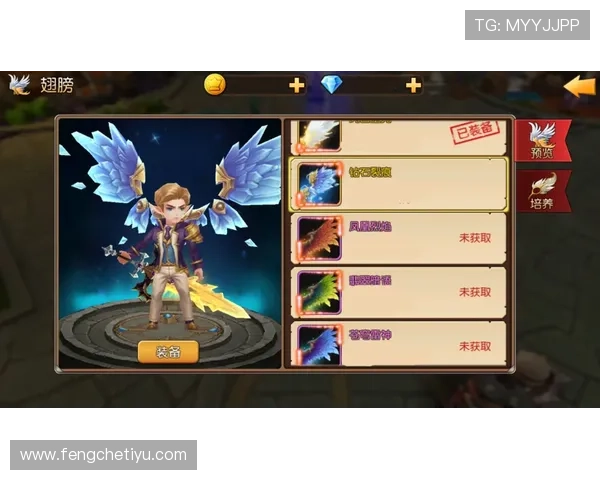Viewport: 600px width, 480px height.
Task: Select the green wings row
Action: (398, 292)
